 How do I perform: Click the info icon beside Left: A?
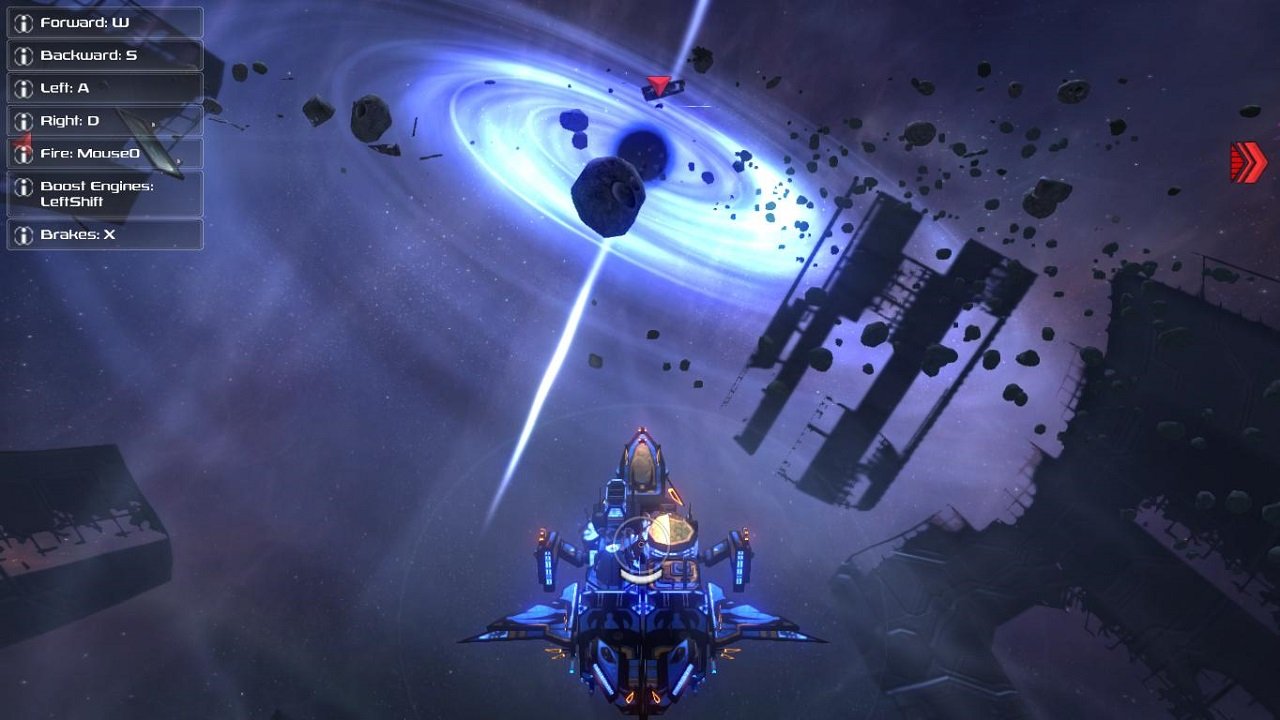[22, 87]
